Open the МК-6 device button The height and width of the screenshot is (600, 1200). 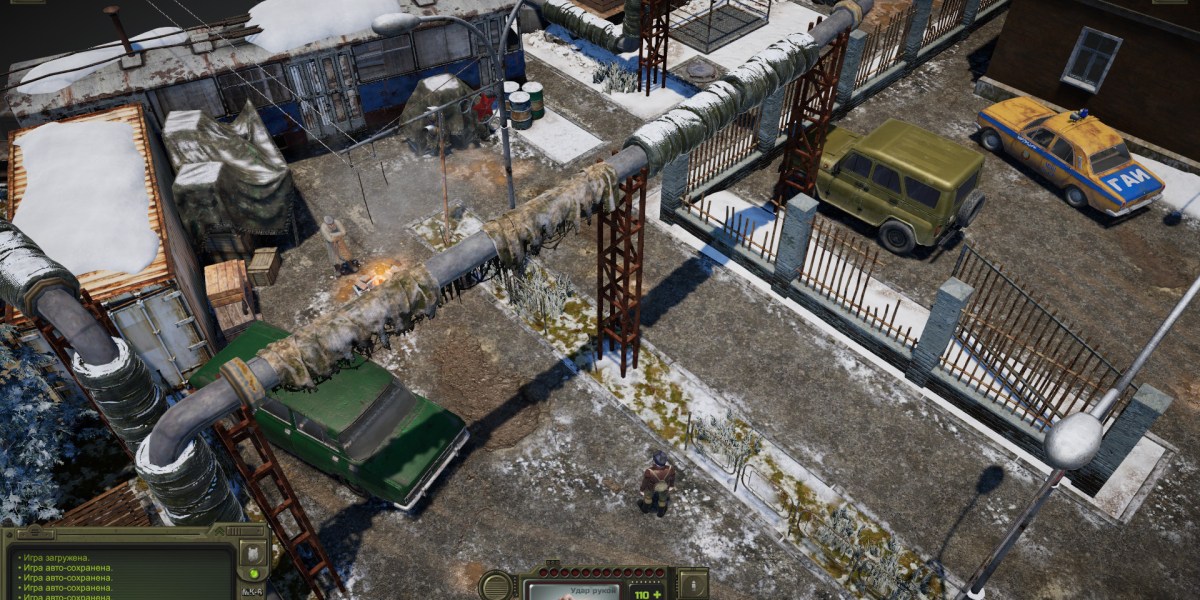(254, 592)
